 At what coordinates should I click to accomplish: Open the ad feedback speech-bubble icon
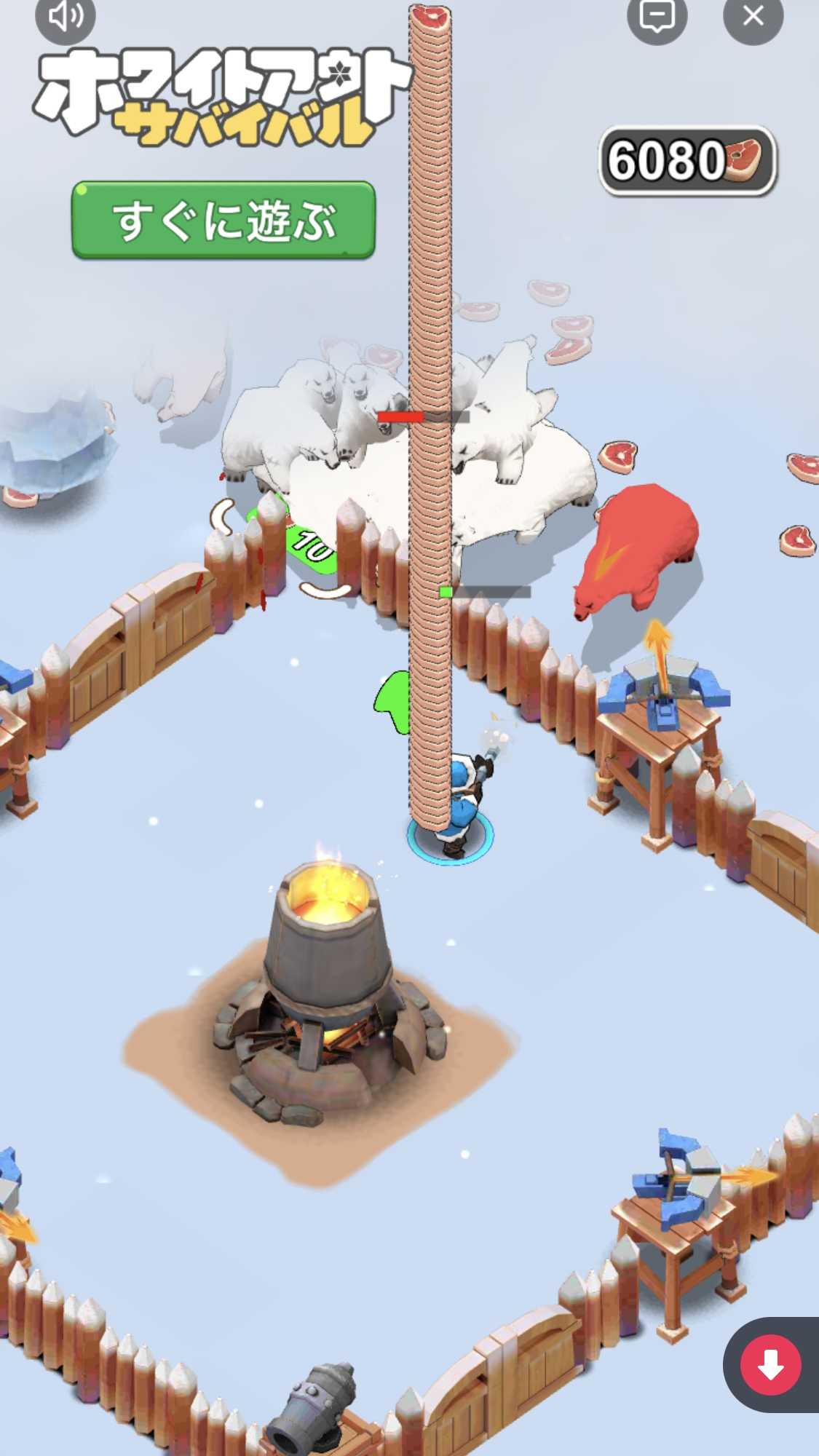tap(657, 16)
